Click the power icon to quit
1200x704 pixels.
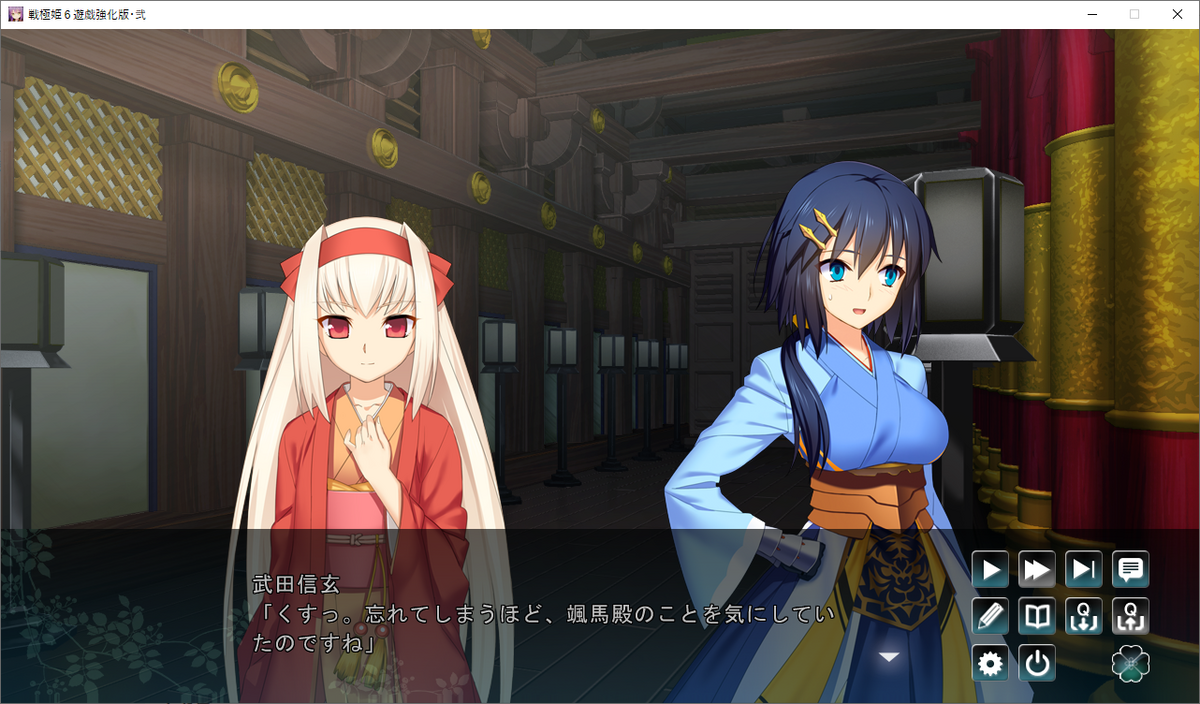[1037, 663]
